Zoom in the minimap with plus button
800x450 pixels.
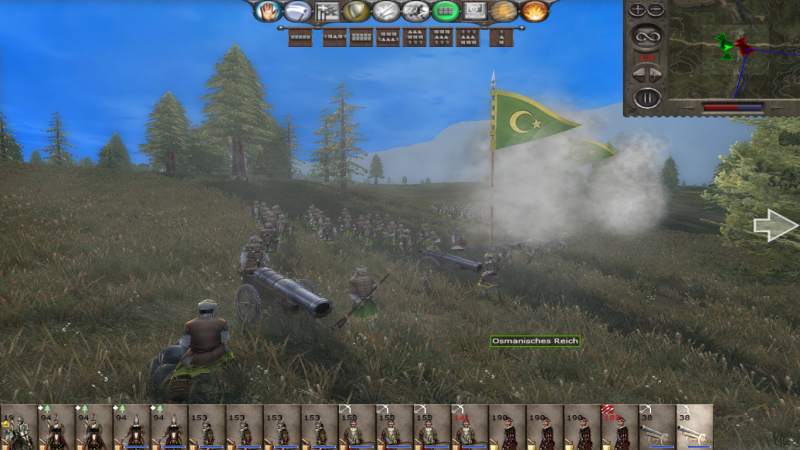pyautogui.click(x=637, y=10)
